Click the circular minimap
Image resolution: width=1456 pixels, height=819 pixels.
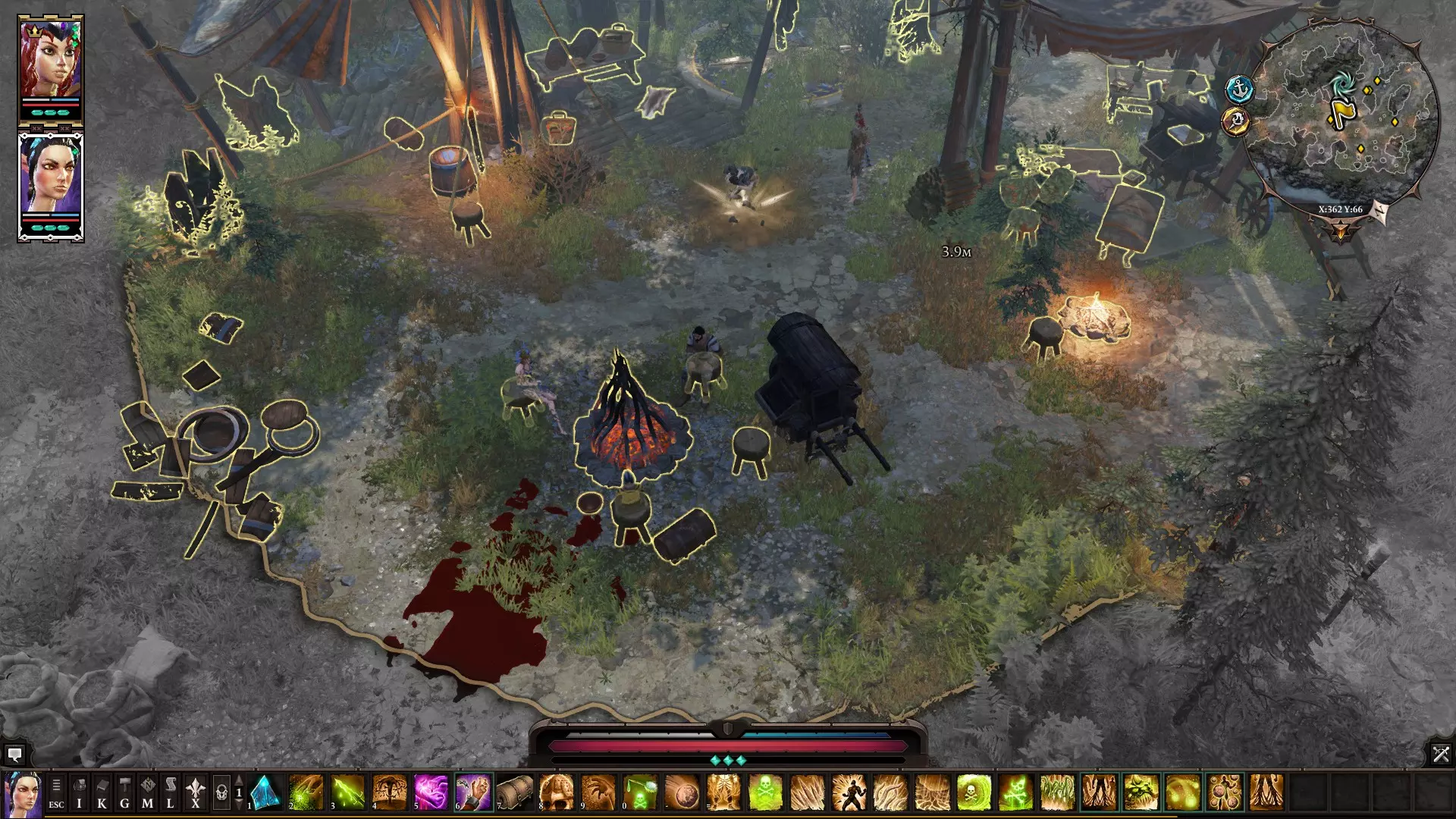1343,114
